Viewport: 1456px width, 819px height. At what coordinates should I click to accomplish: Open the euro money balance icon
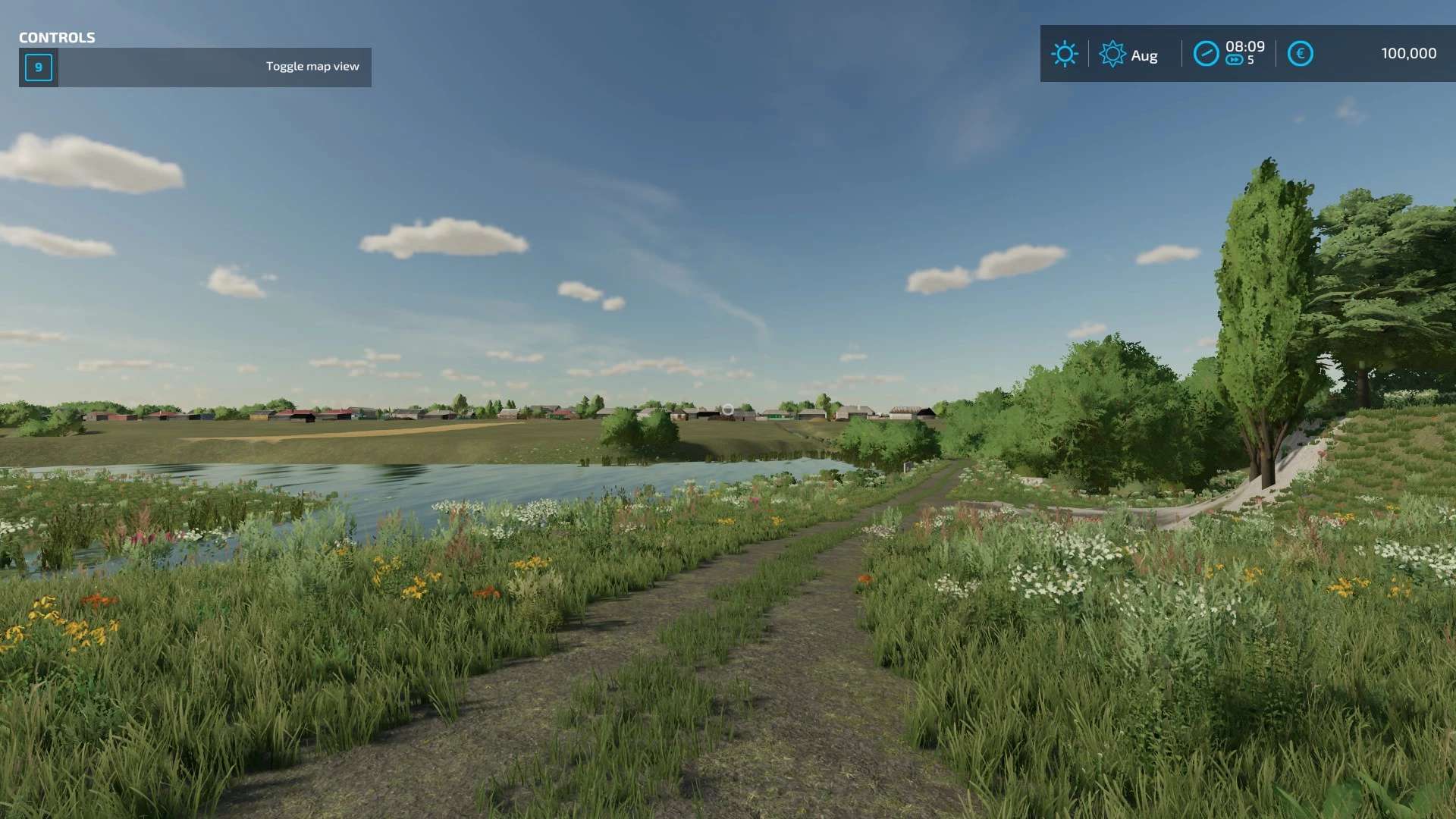(1300, 54)
